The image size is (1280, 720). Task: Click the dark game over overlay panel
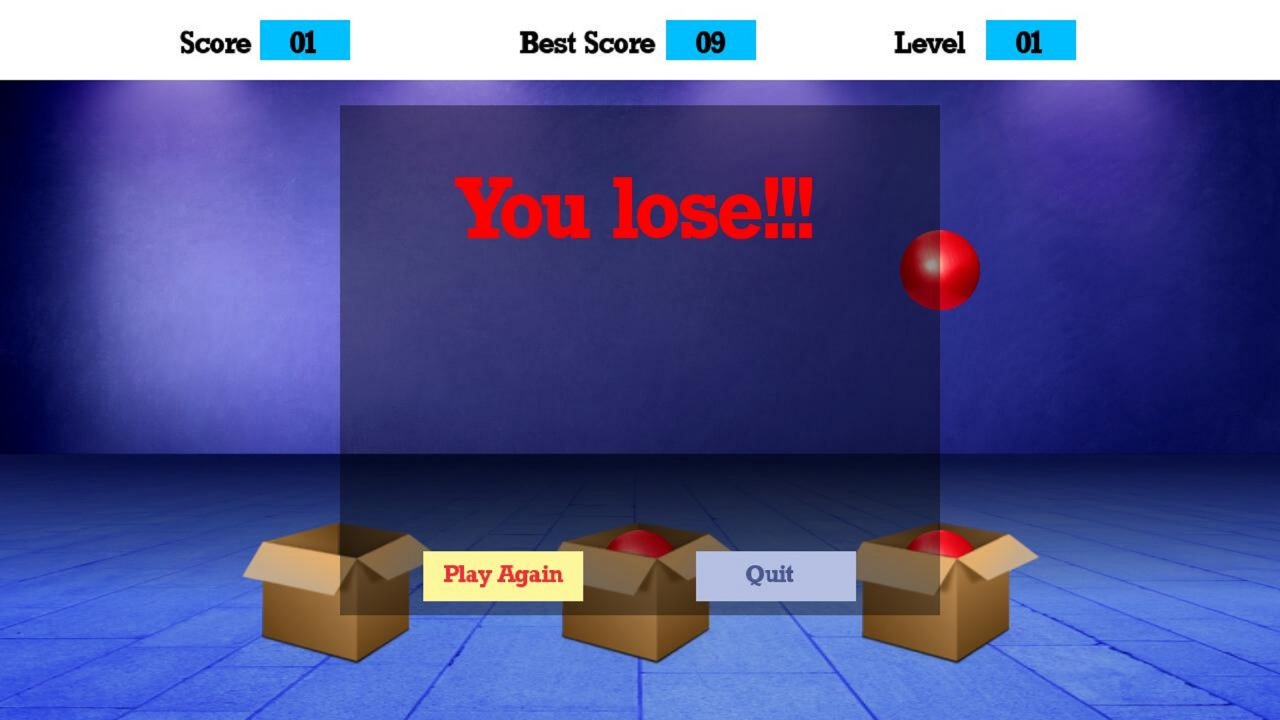[640, 380]
